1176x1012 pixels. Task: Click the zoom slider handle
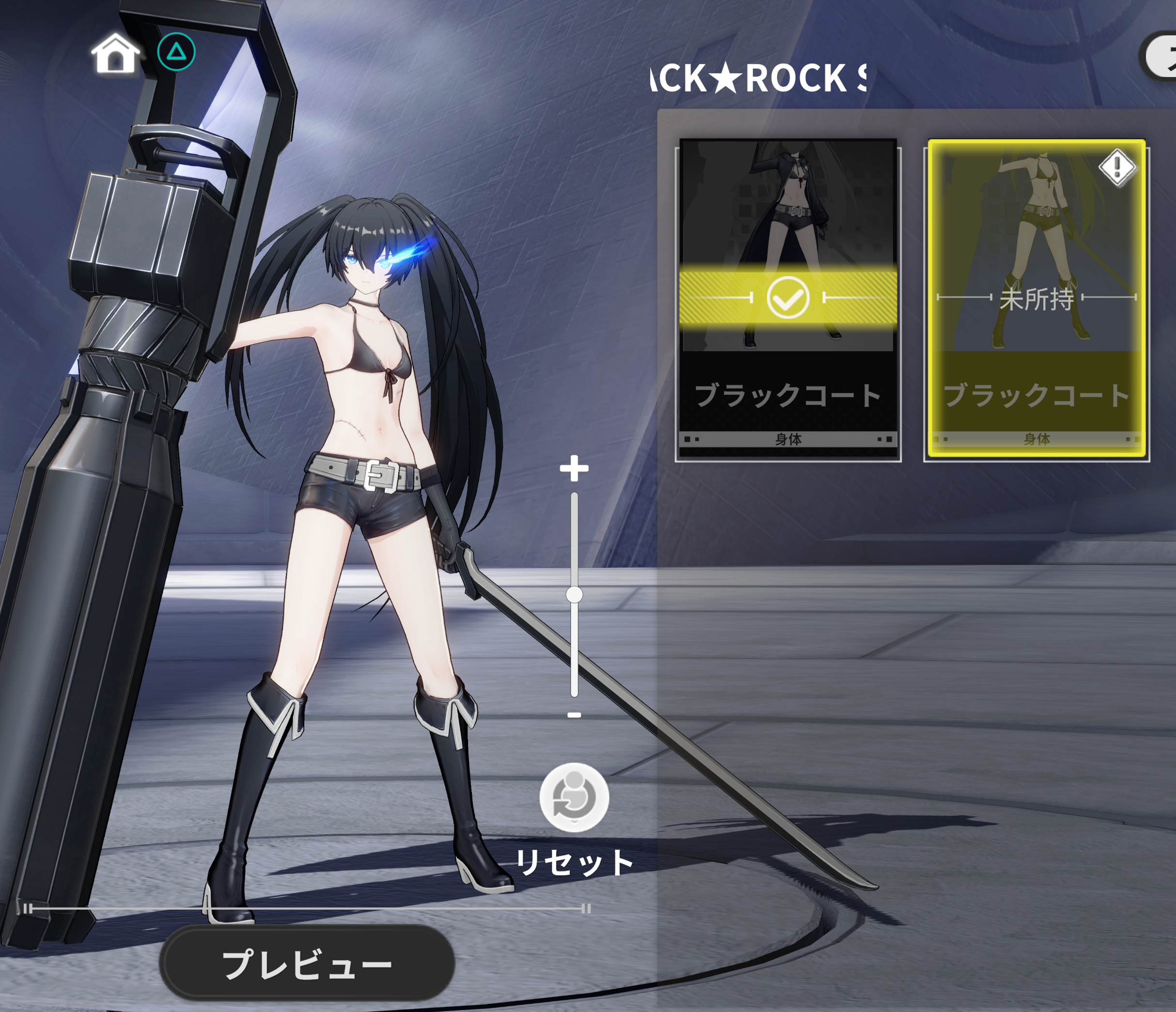click(574, 595)
